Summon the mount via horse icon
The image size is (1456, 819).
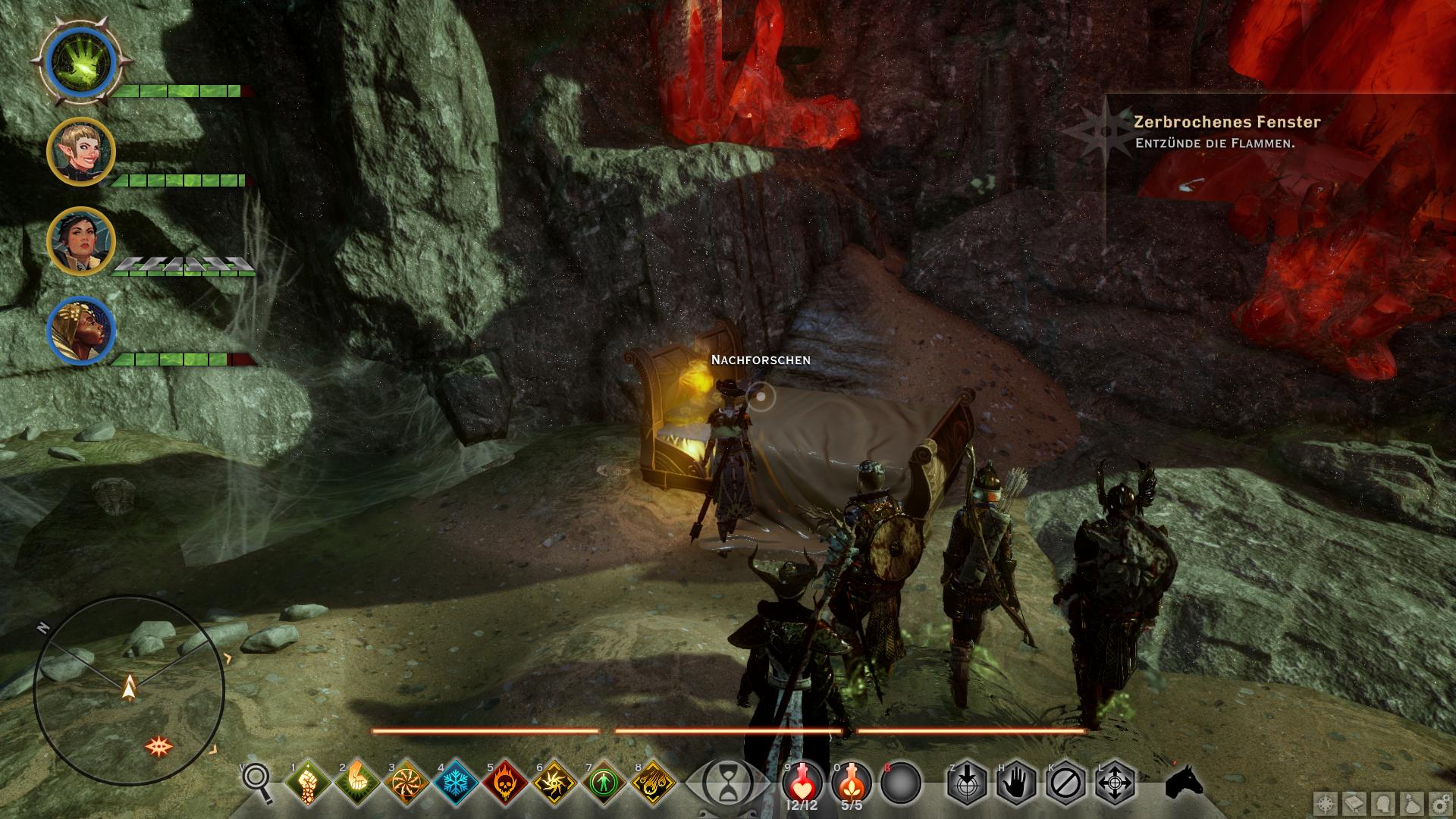pyautogui.click(x=1185, y=782)
